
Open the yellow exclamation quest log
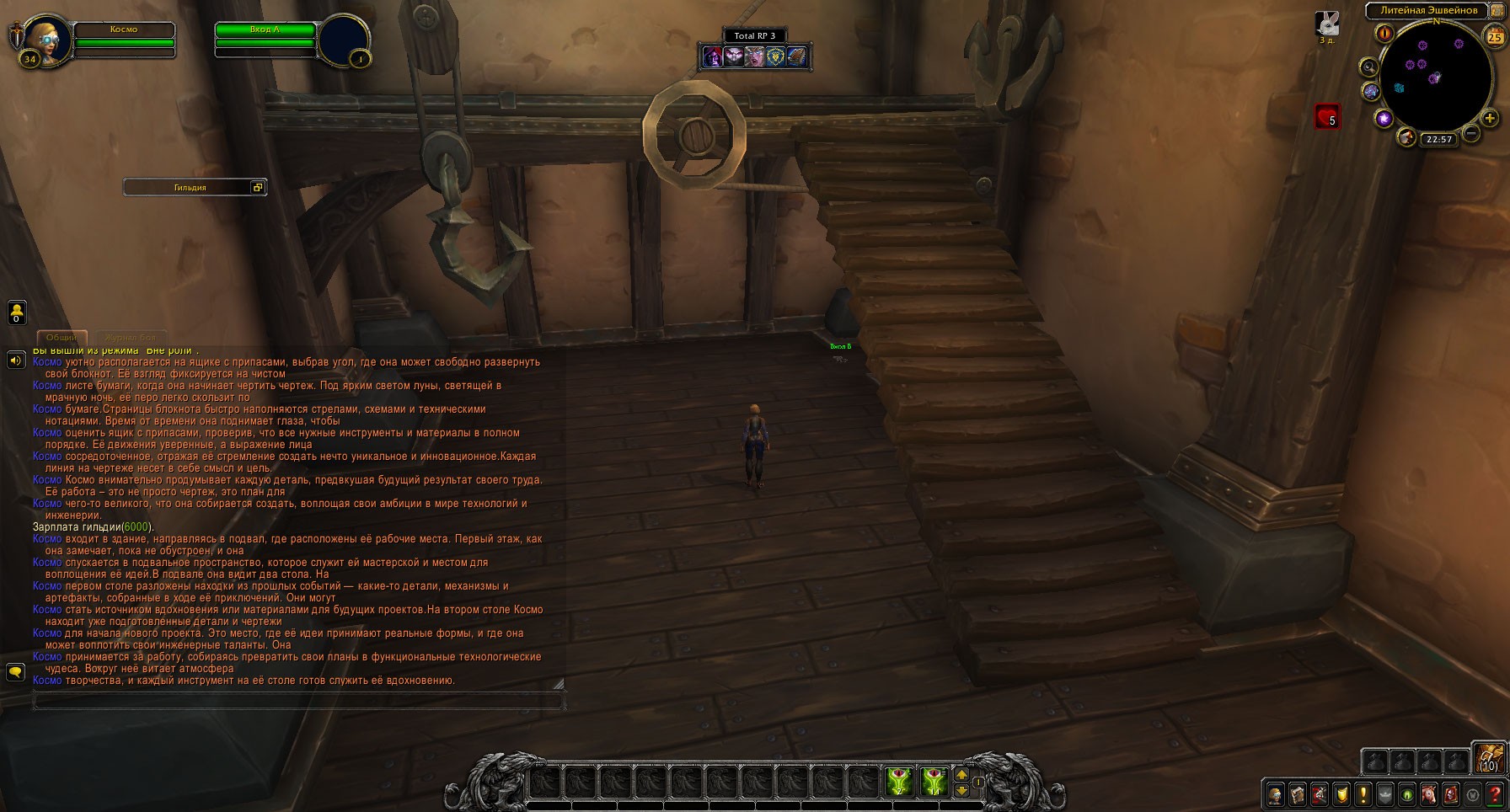coord(1363,794)
